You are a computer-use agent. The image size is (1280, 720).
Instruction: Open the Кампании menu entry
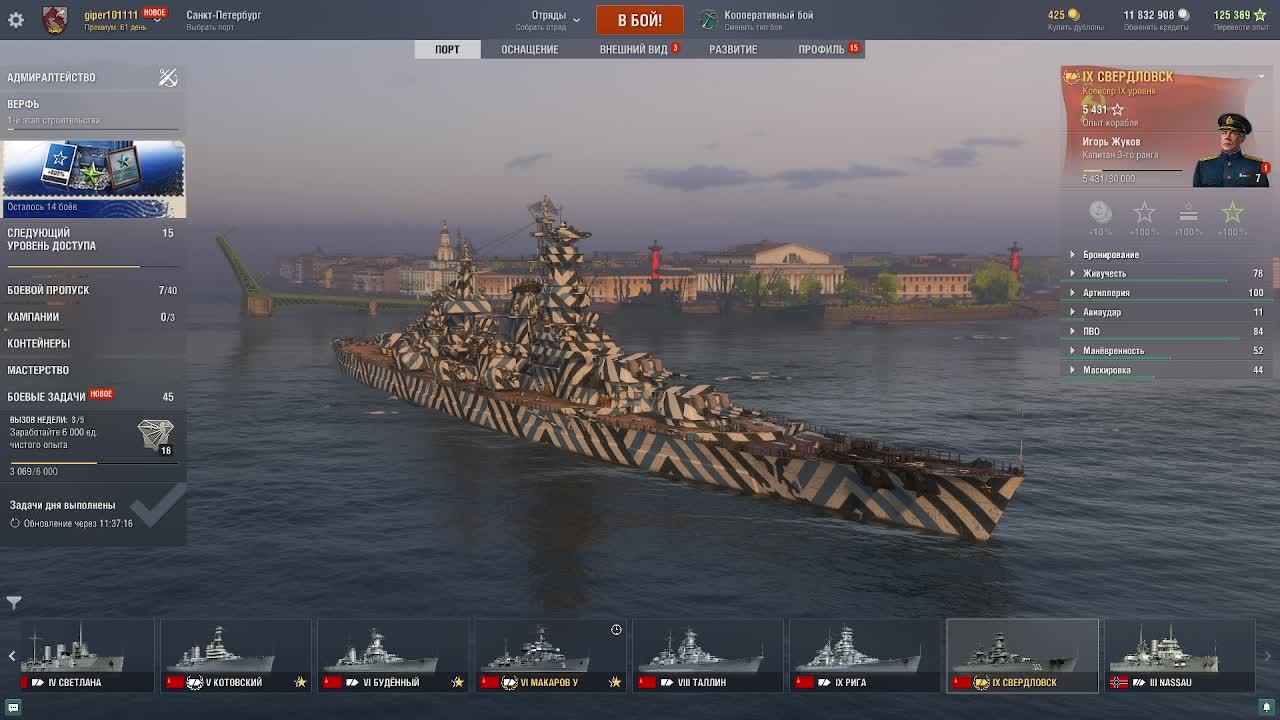pyautogui.click(x=34, y=317)
